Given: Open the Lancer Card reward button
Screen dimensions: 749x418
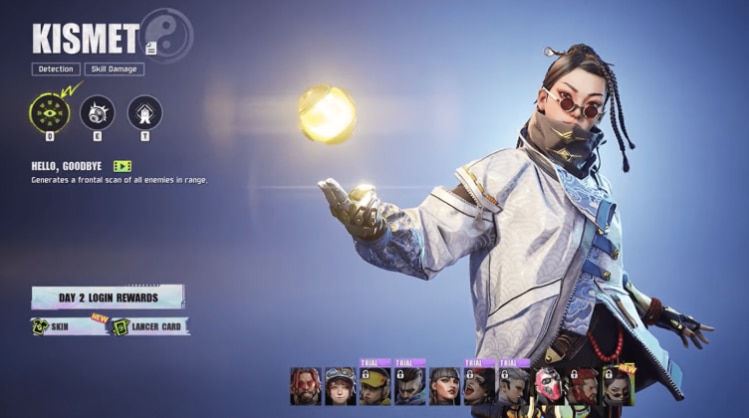Looking at the screenshot, I should click(148, 327).
